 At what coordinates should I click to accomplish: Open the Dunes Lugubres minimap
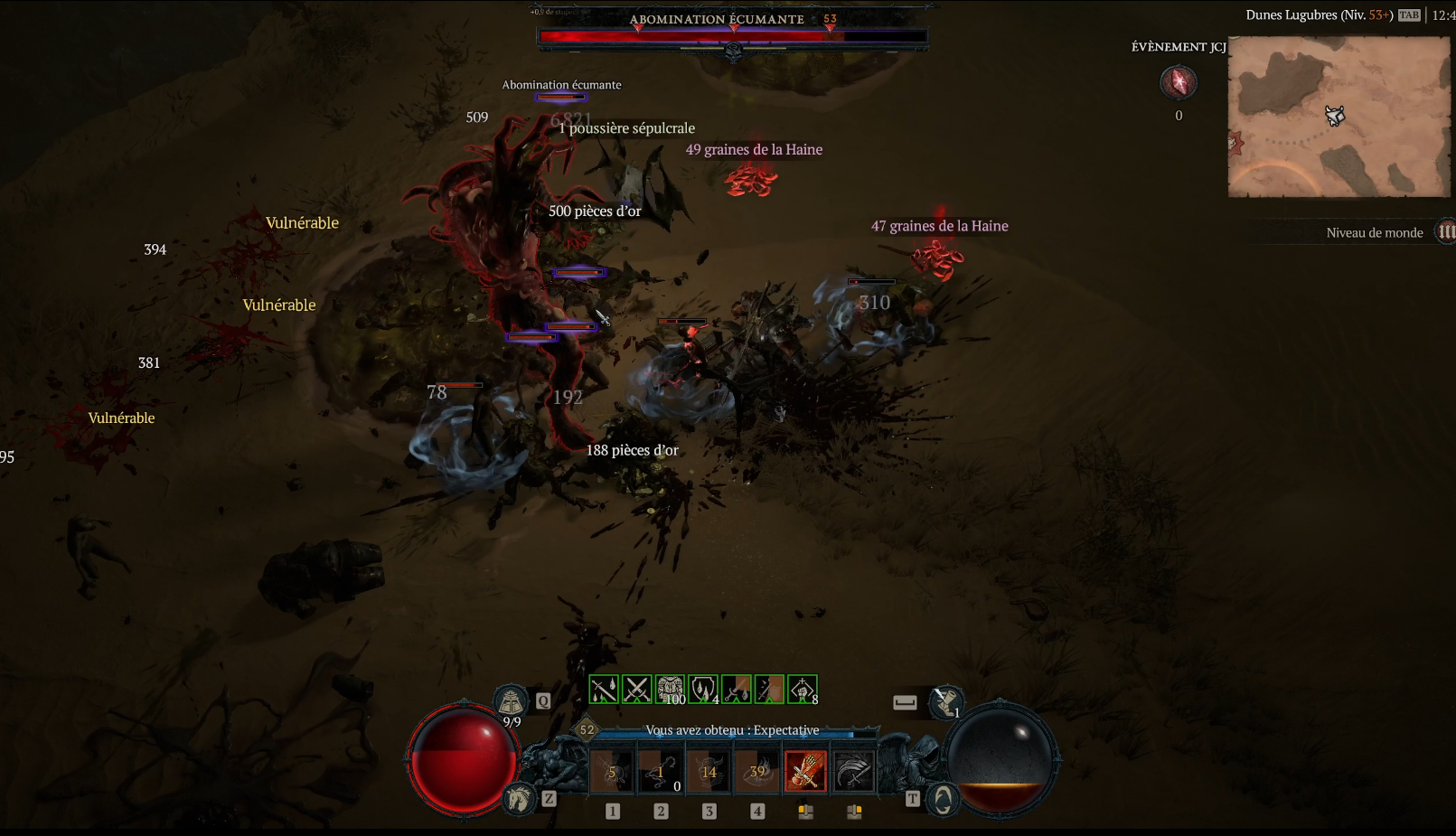click(x=1339, y=117)
